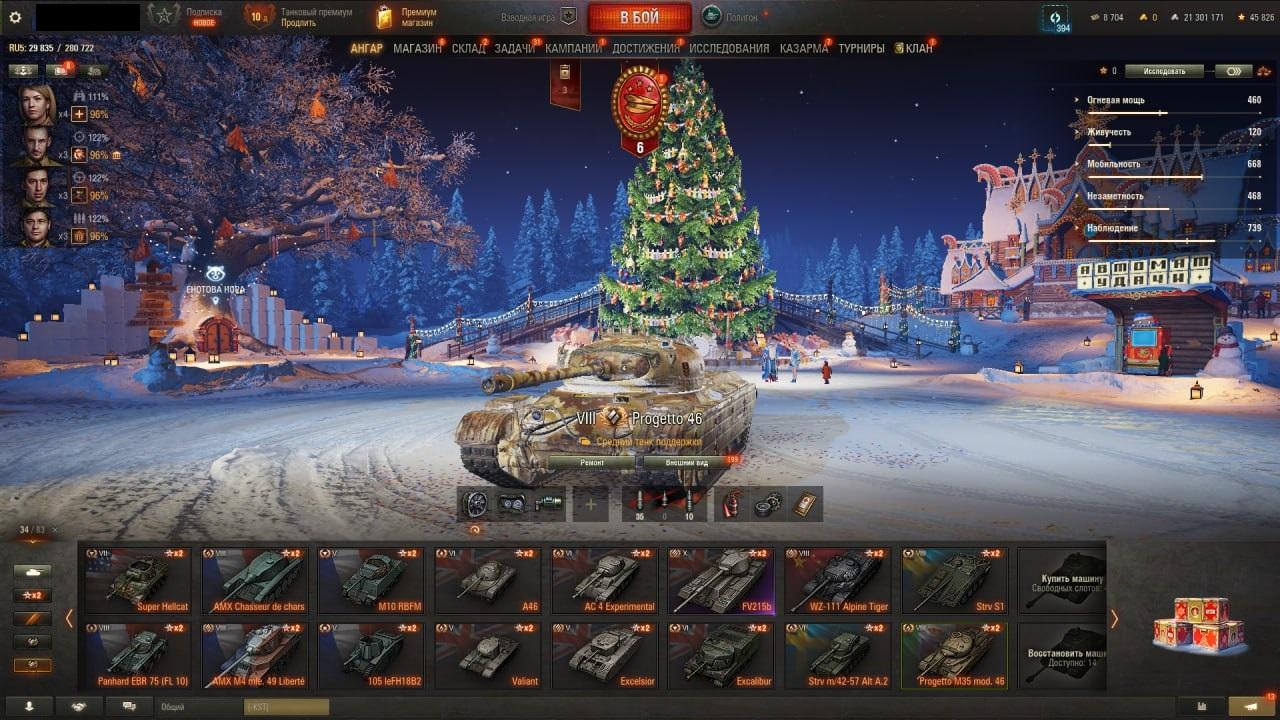
Task: Click the Ремонт button
Action: pos(591,463)
